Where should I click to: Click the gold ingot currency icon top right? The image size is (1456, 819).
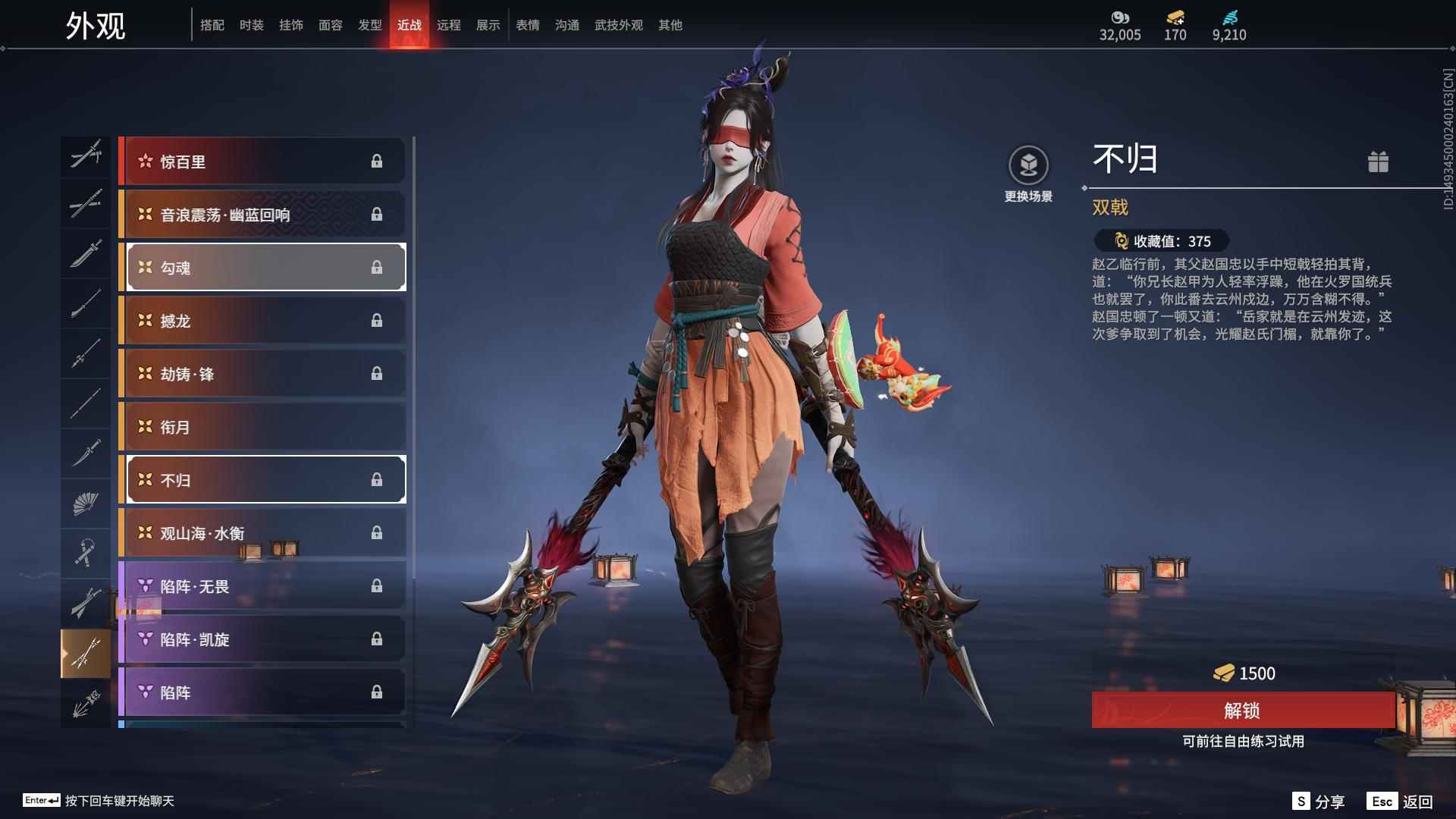point(1174,17)
